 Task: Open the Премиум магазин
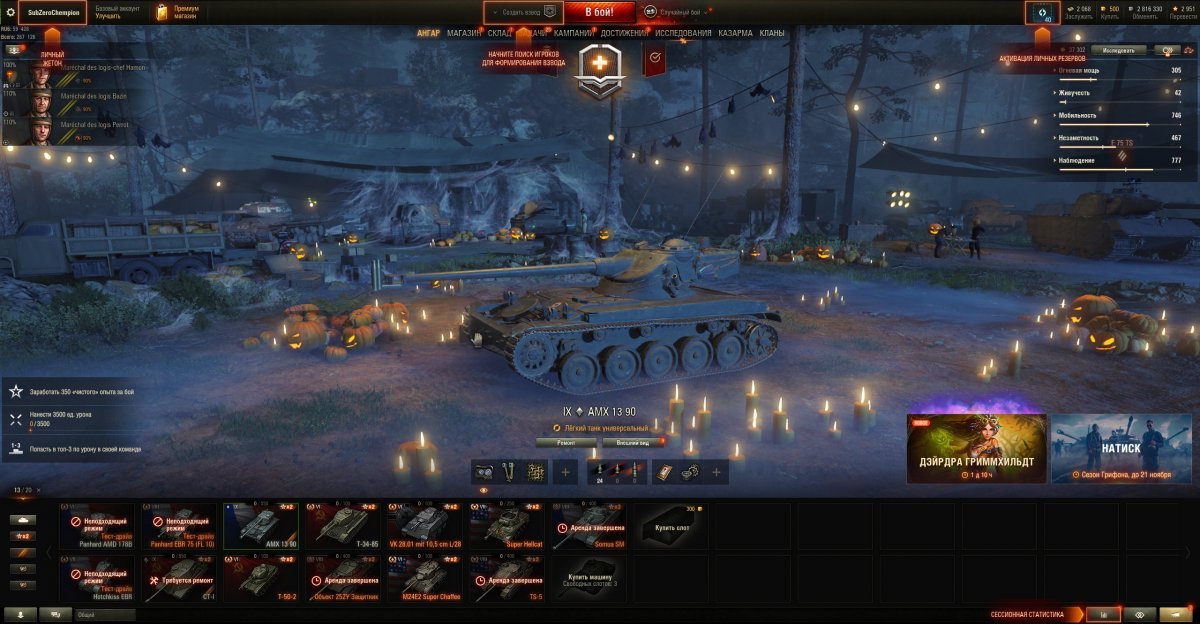coord(178,12)
